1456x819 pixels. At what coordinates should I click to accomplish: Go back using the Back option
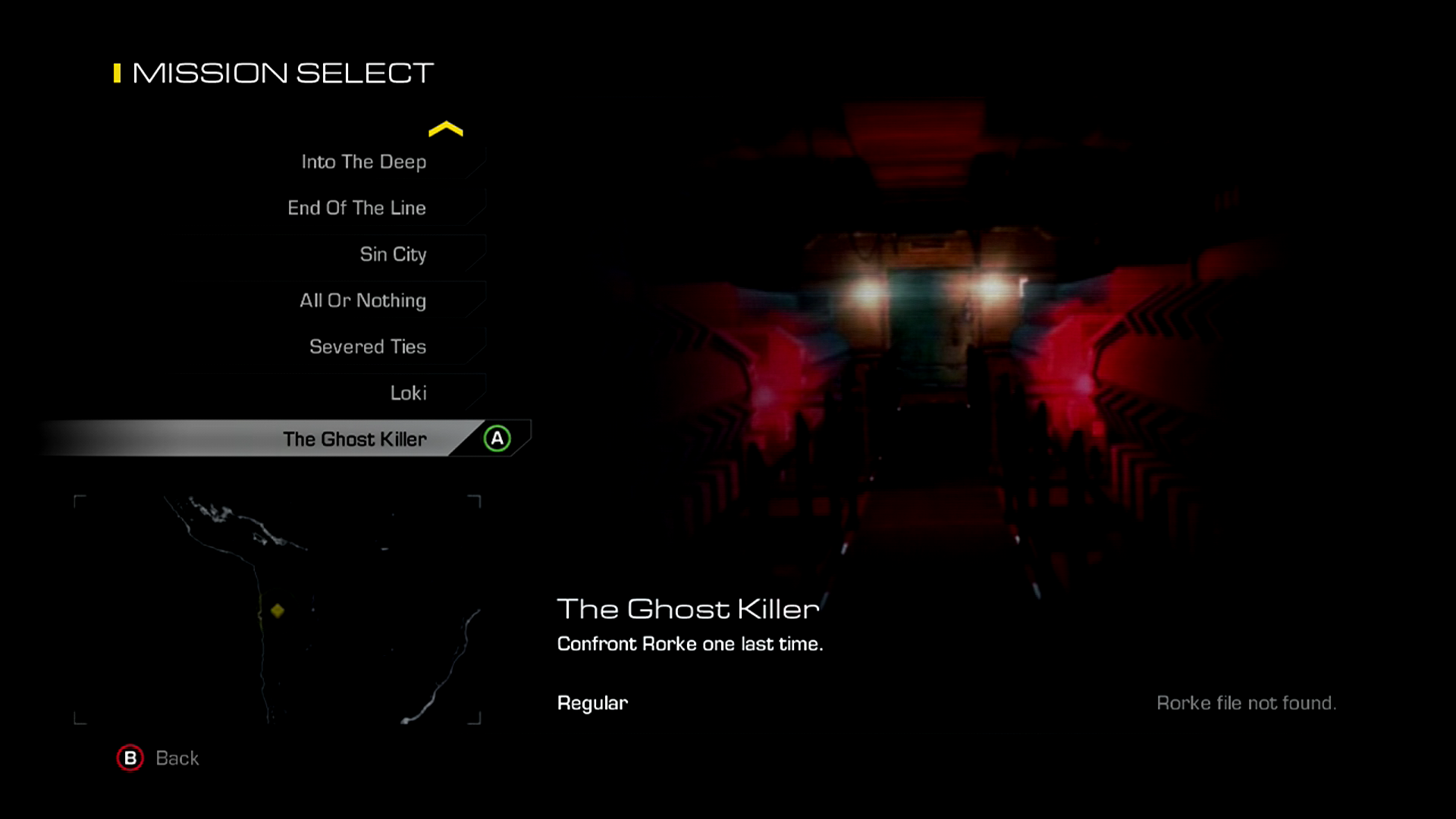(158, 758)
